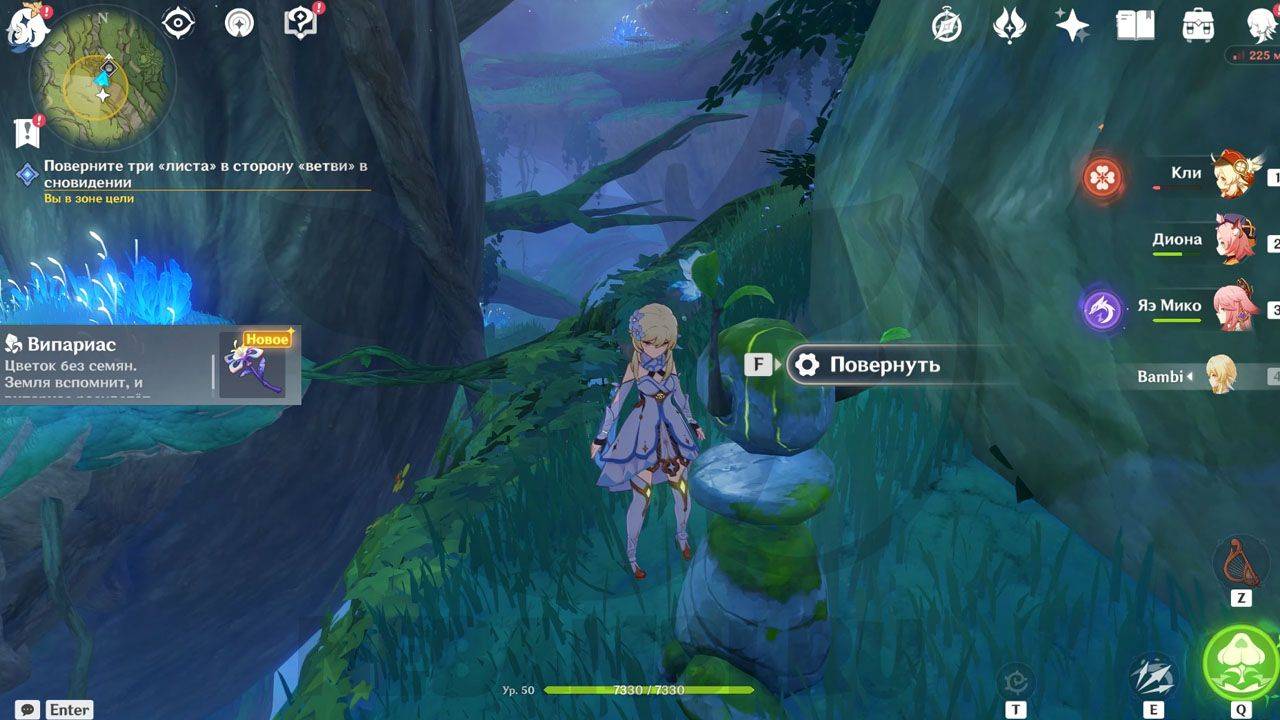Open the Wish star icon
This screenshot has height=720, width=1280.
click(1072, 26)
